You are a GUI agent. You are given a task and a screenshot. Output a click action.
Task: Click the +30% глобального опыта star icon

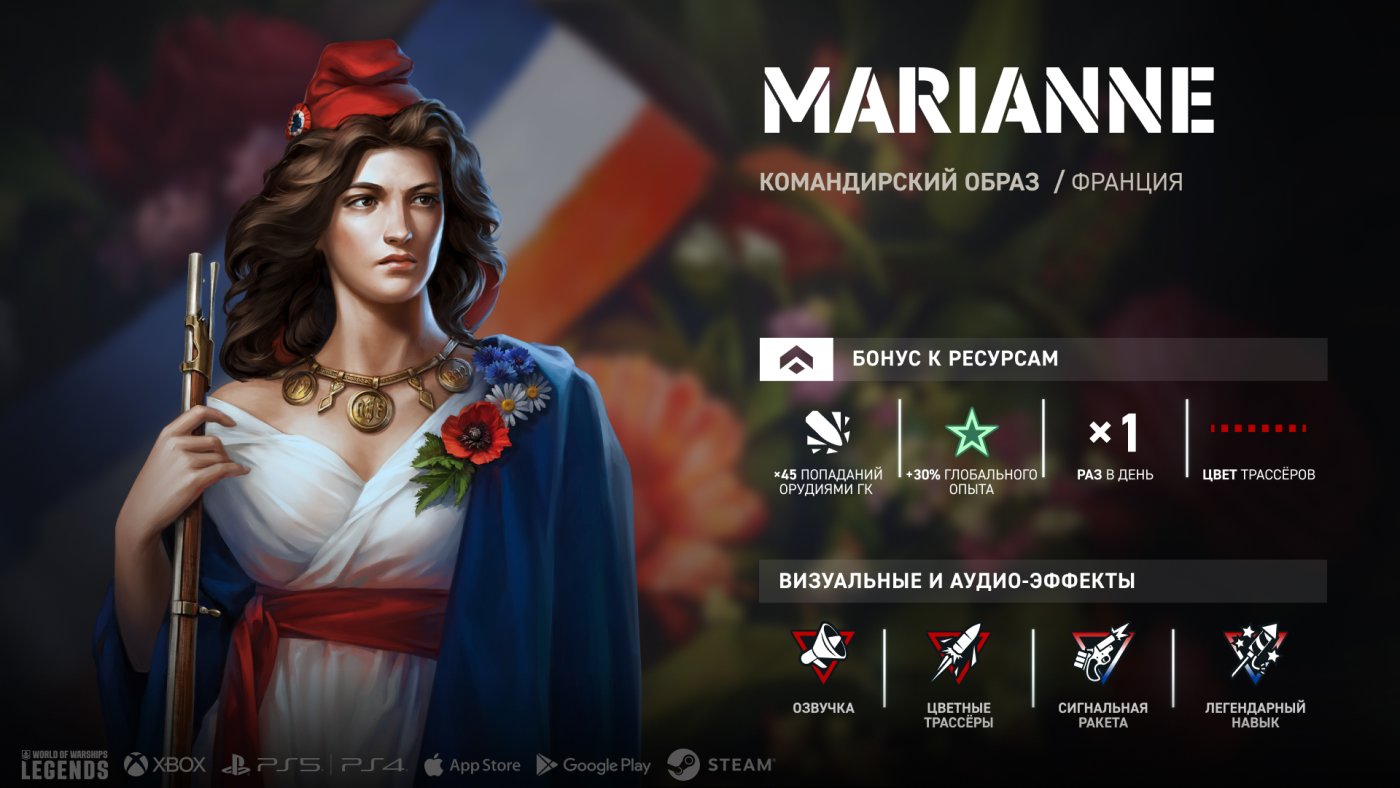pyautogui.click(x=972, y=434)
